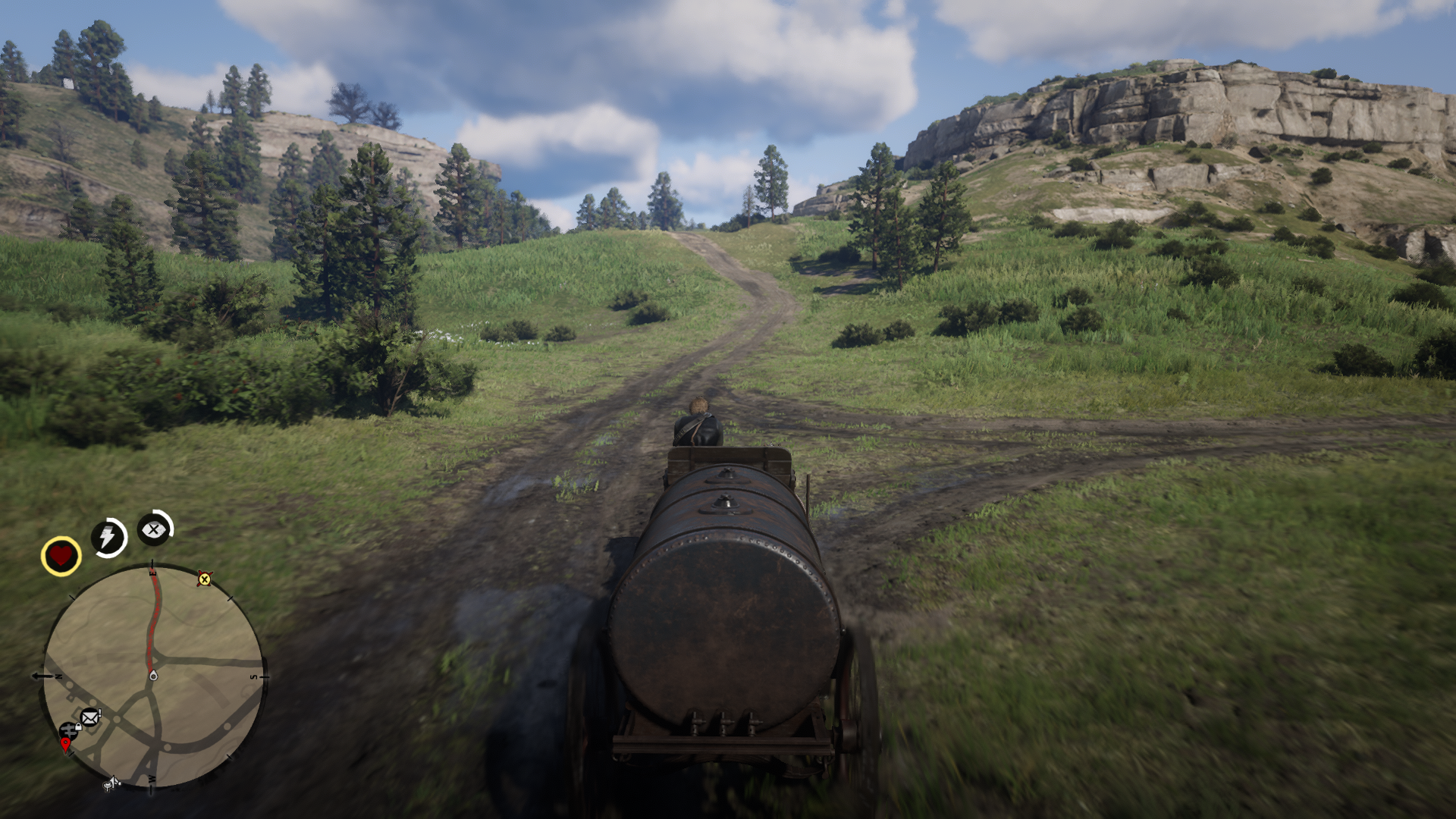1456x819 pixels.
Task: Click the letter E on the compass ring
Action: 153,572
